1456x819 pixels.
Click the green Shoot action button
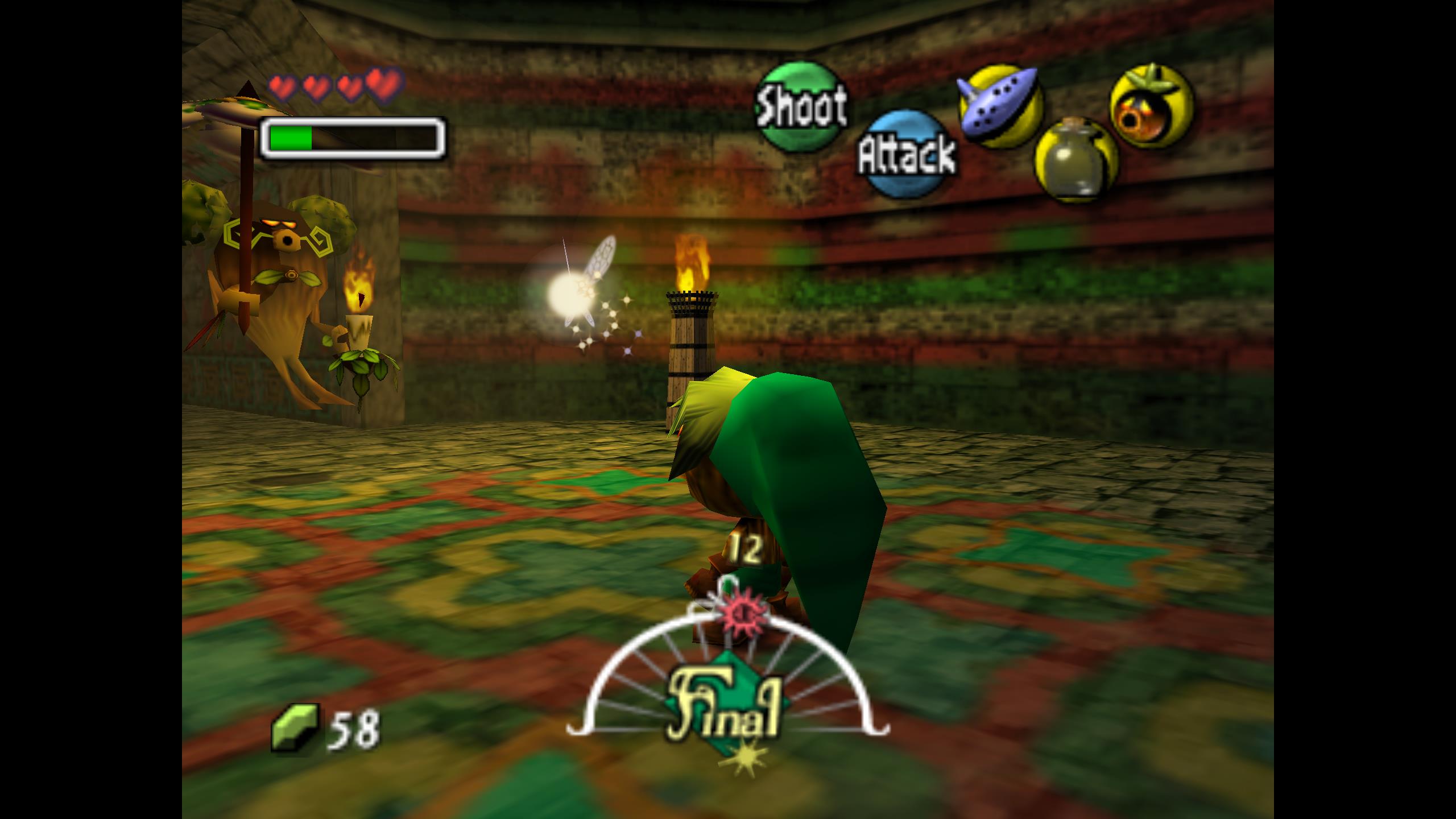(800, 107)
